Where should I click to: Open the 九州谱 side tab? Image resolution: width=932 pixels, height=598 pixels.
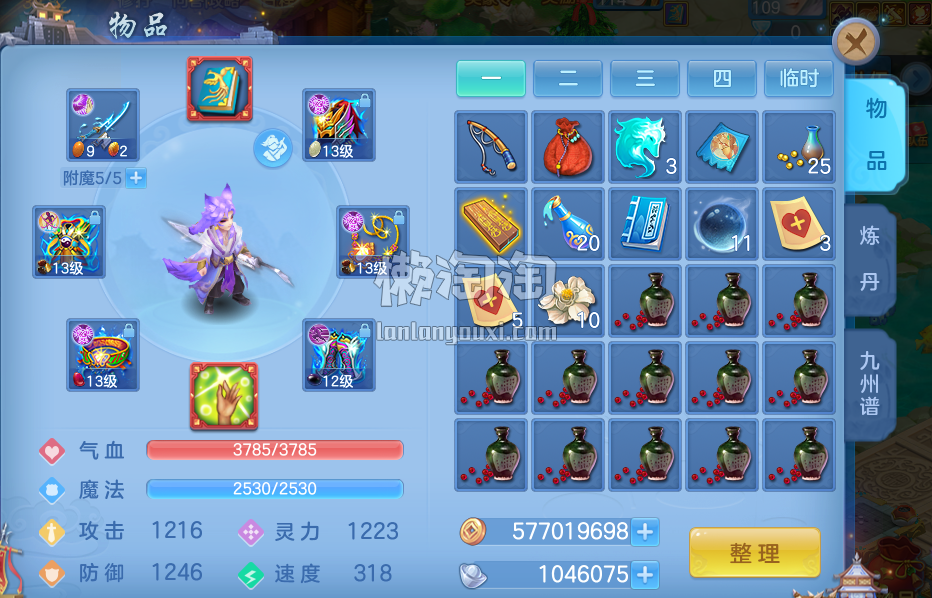point(869,383)
